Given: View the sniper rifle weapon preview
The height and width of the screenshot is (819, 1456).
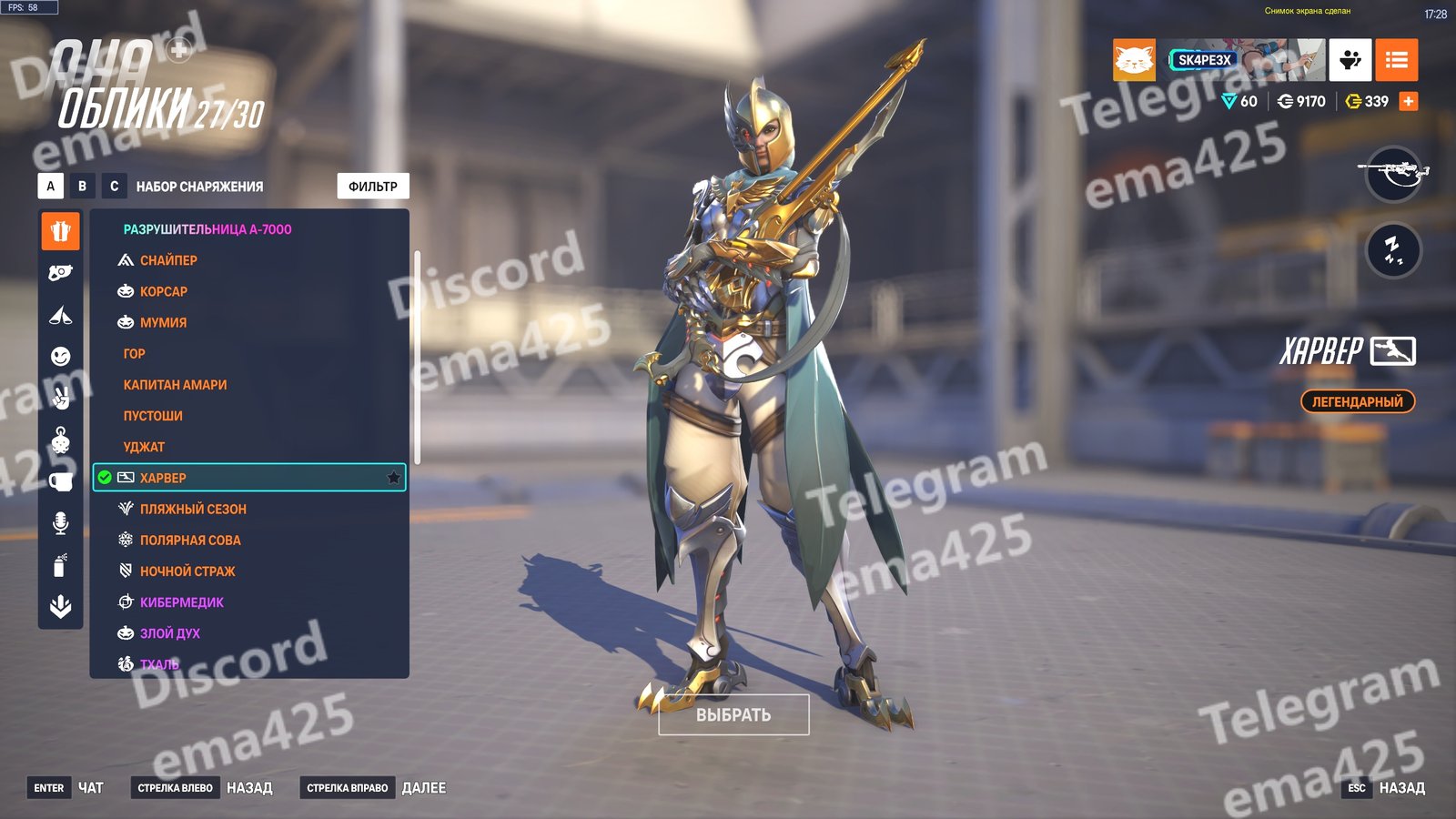Looking at the screenshot, I should 1393,173.
